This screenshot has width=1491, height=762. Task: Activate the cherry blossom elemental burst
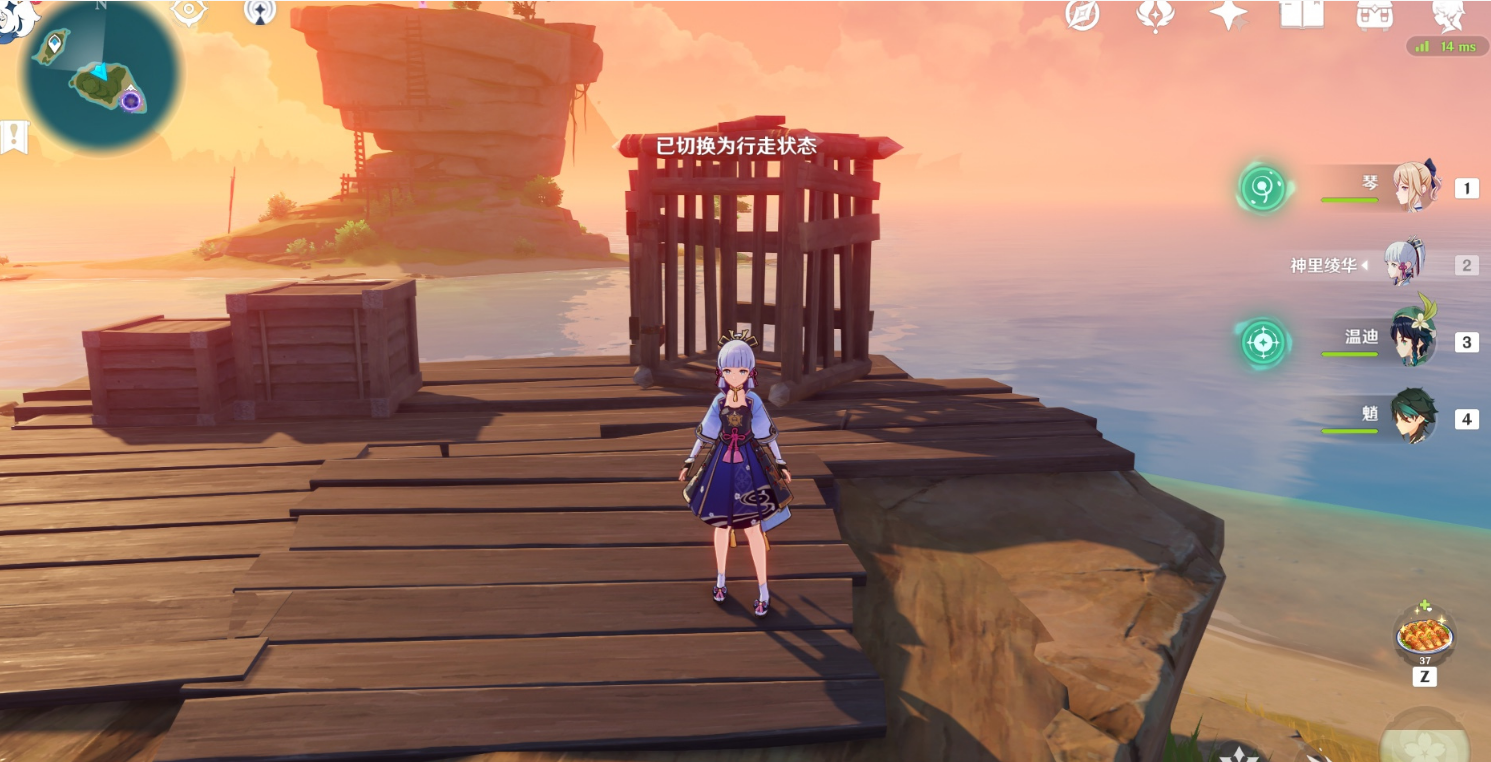(1426, 740)
